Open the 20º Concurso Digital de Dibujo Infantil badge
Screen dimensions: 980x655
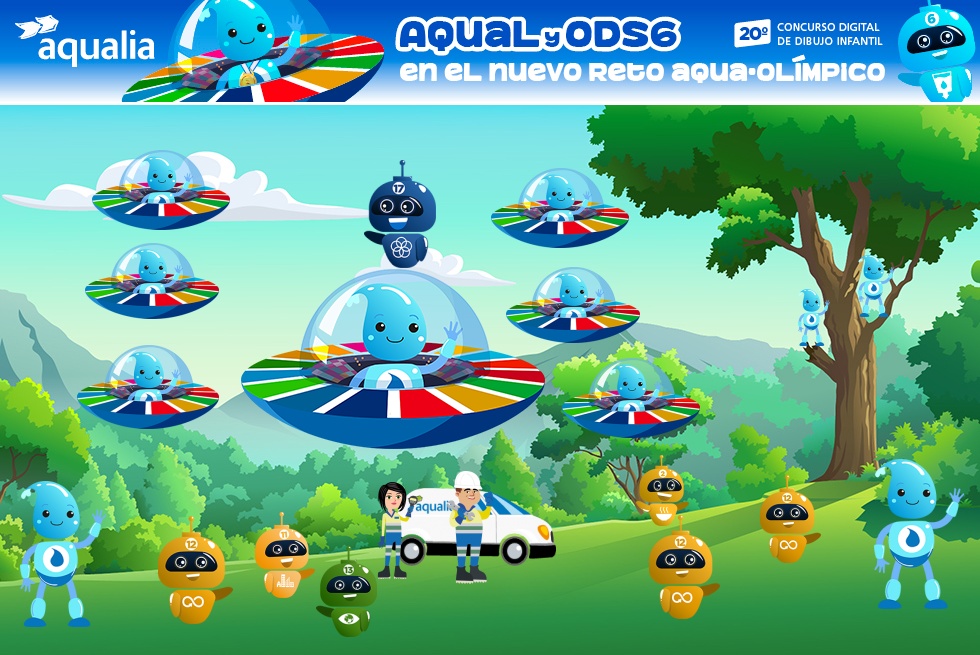(x=808, y=34)
